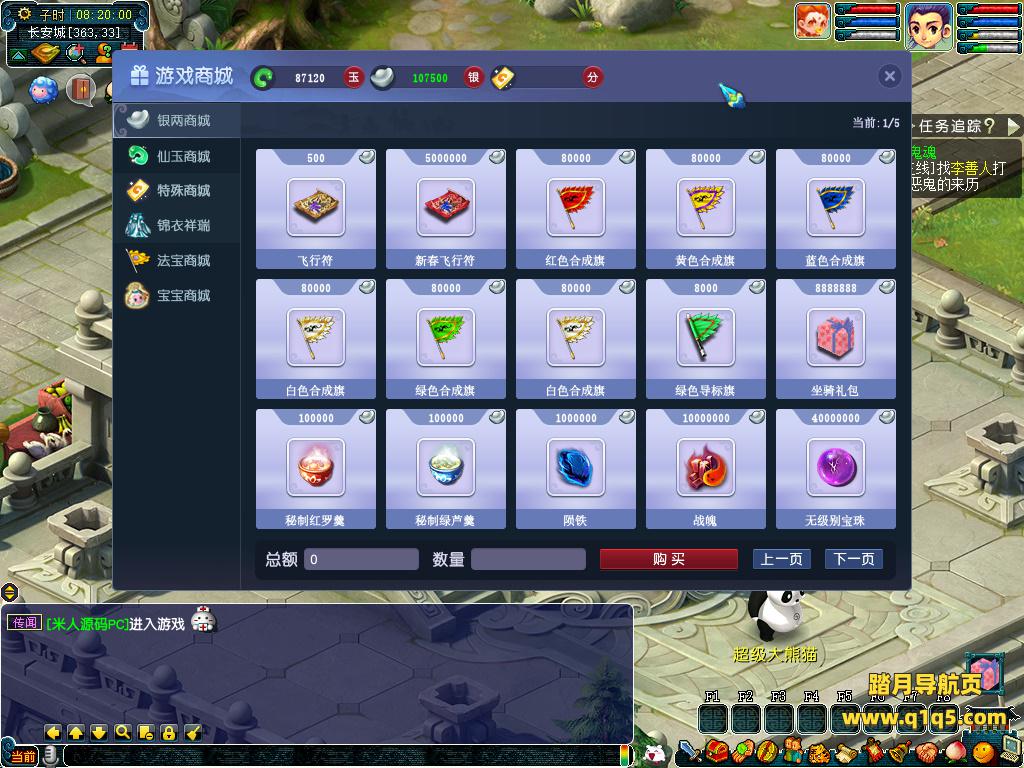Select the 红色合成旗 red flag item
This screenshot has height=768, width=1024.
576,208
